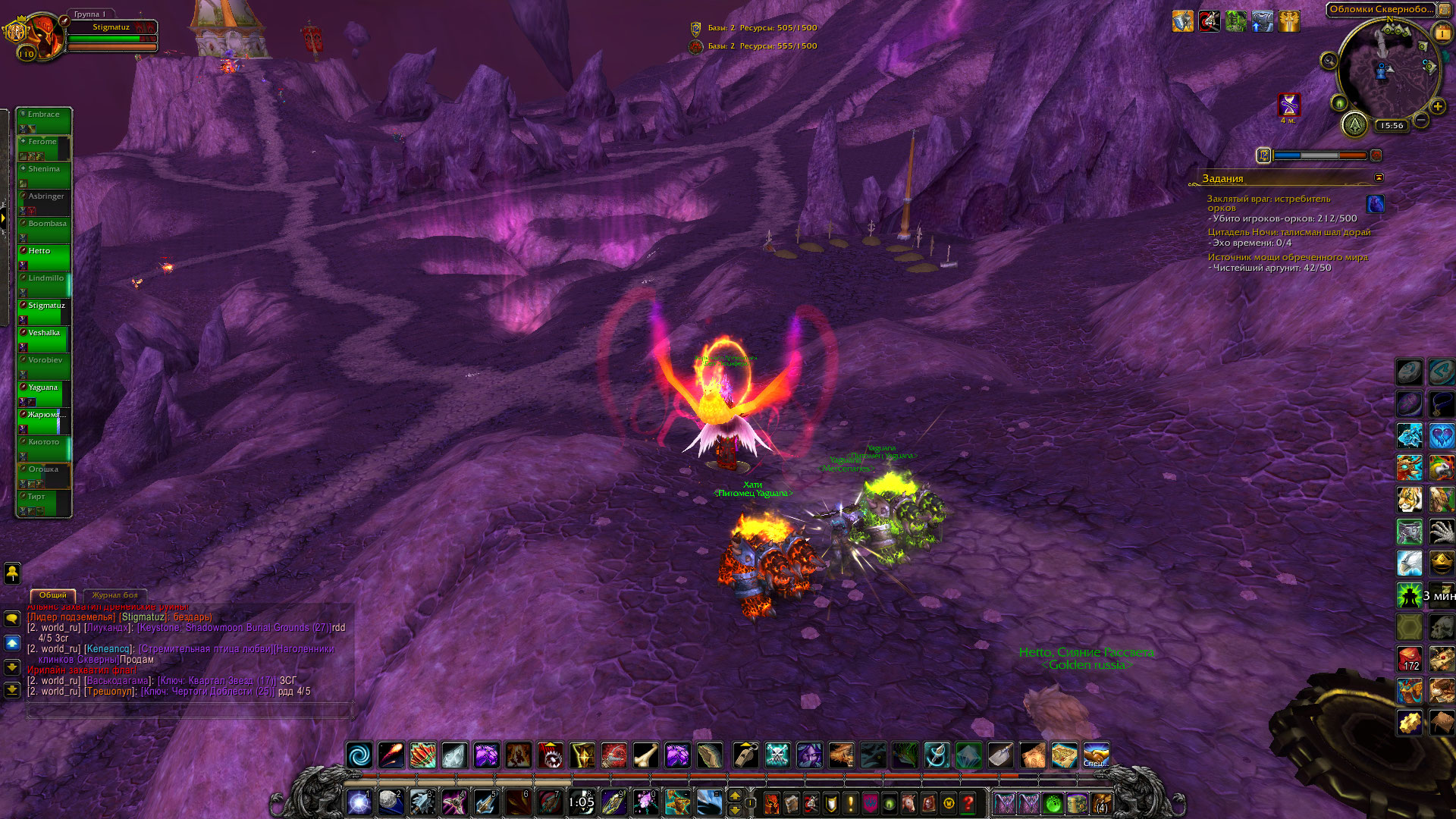Image resolution: width=1456 pixels, height=819 pixels.
Task: Zoom out the minimap with minus button
Action: pyautogui.click(x=1421, y=120)
